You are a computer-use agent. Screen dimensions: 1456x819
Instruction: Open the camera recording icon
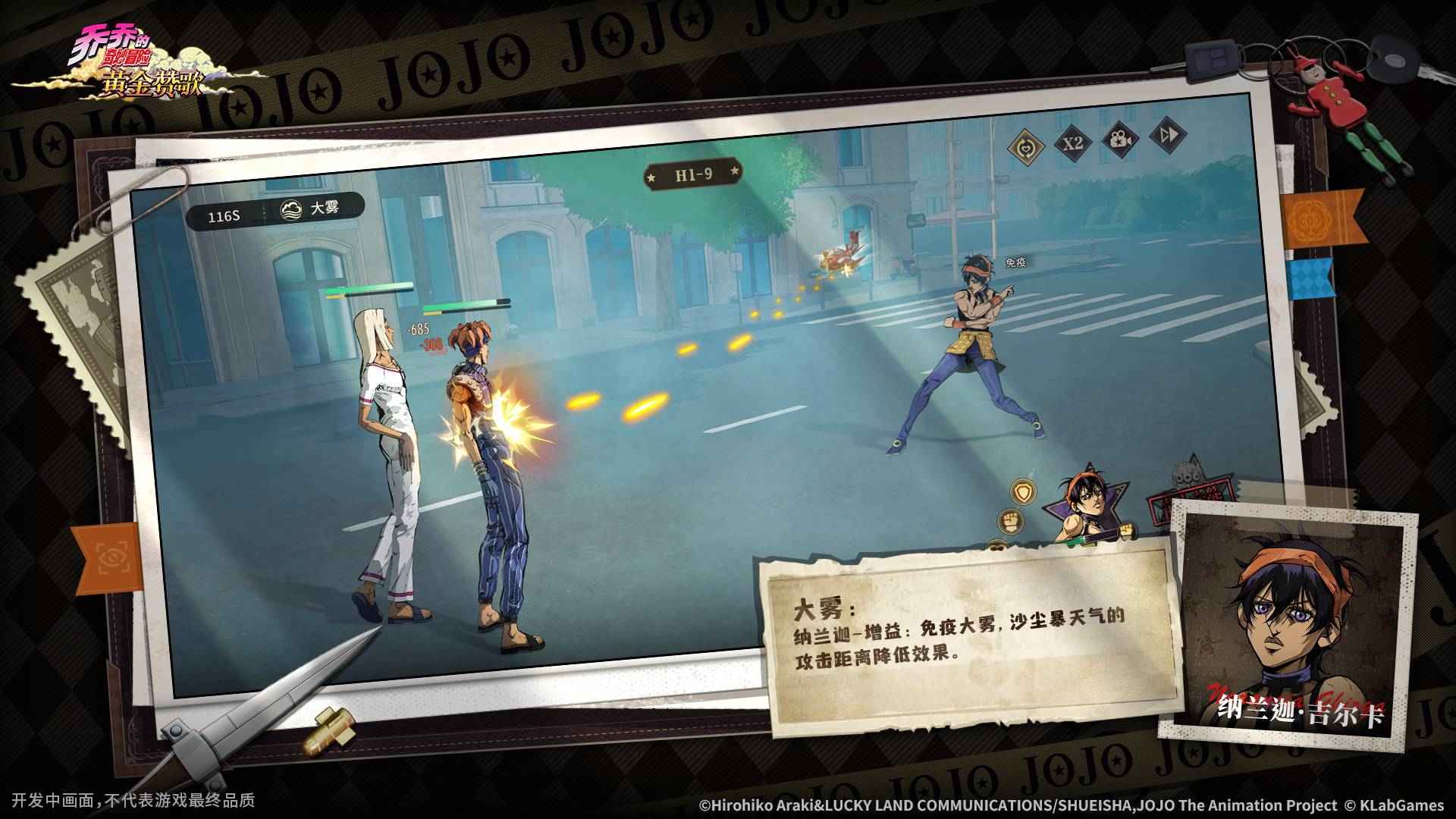coord(1120,142)
